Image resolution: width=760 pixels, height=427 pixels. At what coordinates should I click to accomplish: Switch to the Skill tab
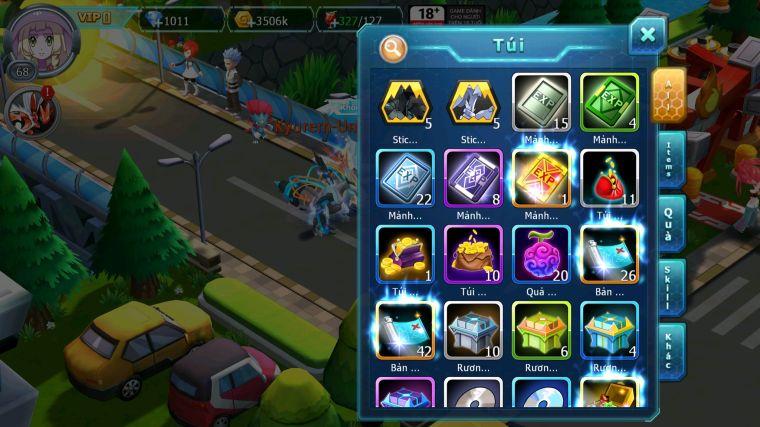pyautogui.click(x=671, y=288)
